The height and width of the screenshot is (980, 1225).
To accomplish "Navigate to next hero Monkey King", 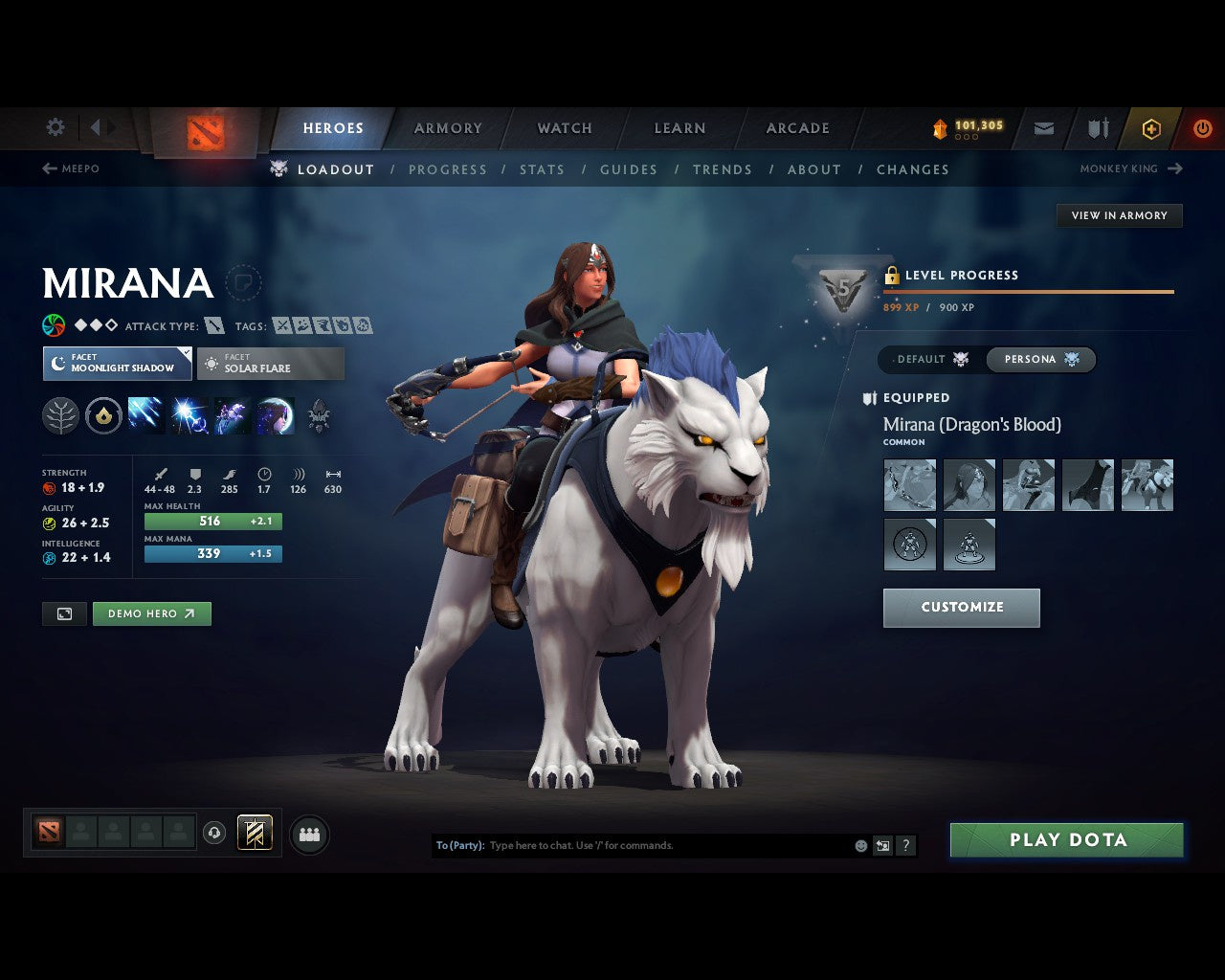I will coord(1131,168).
